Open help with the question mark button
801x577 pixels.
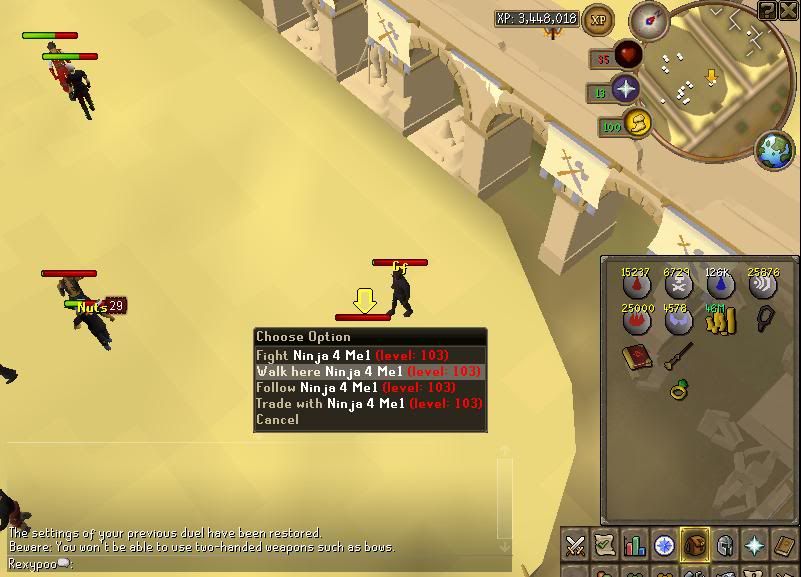pyautogui.click(x=767, y=10)
